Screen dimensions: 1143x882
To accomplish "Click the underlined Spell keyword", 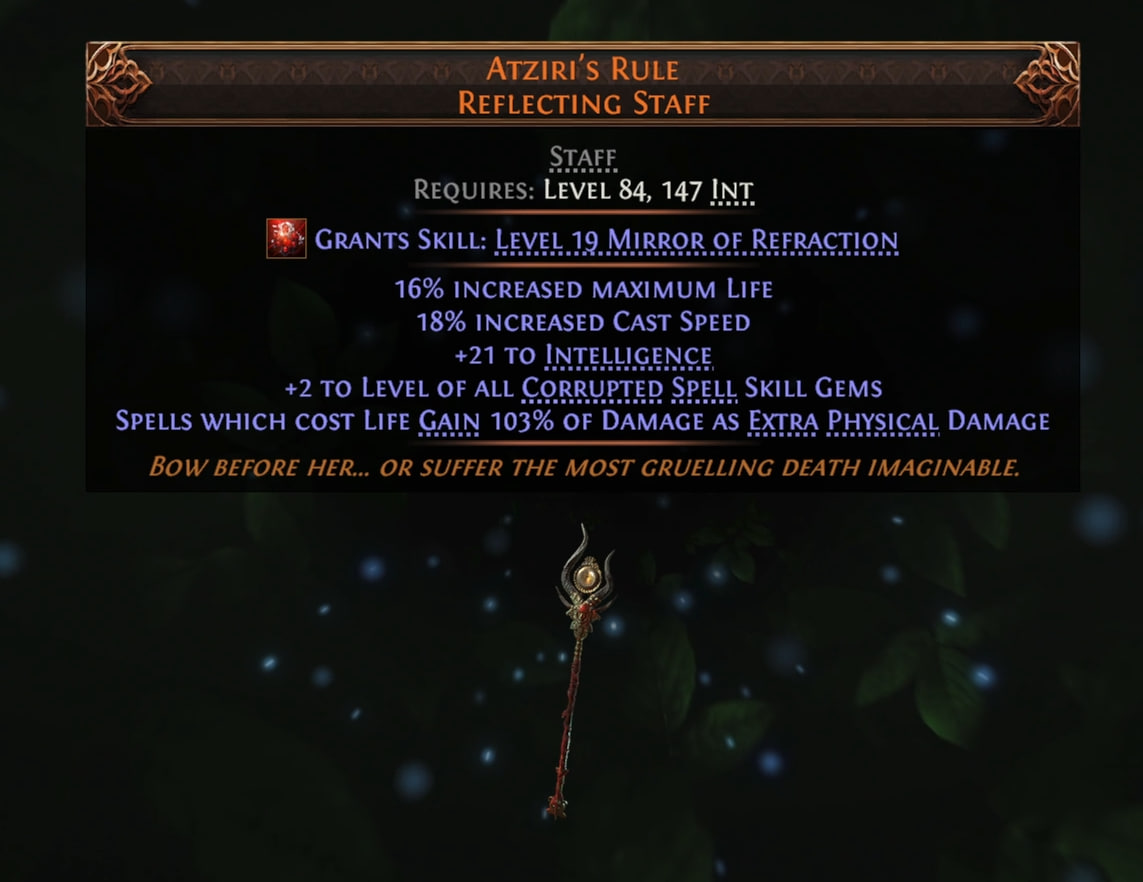I will pyautogui.click(x=677, y=387).
